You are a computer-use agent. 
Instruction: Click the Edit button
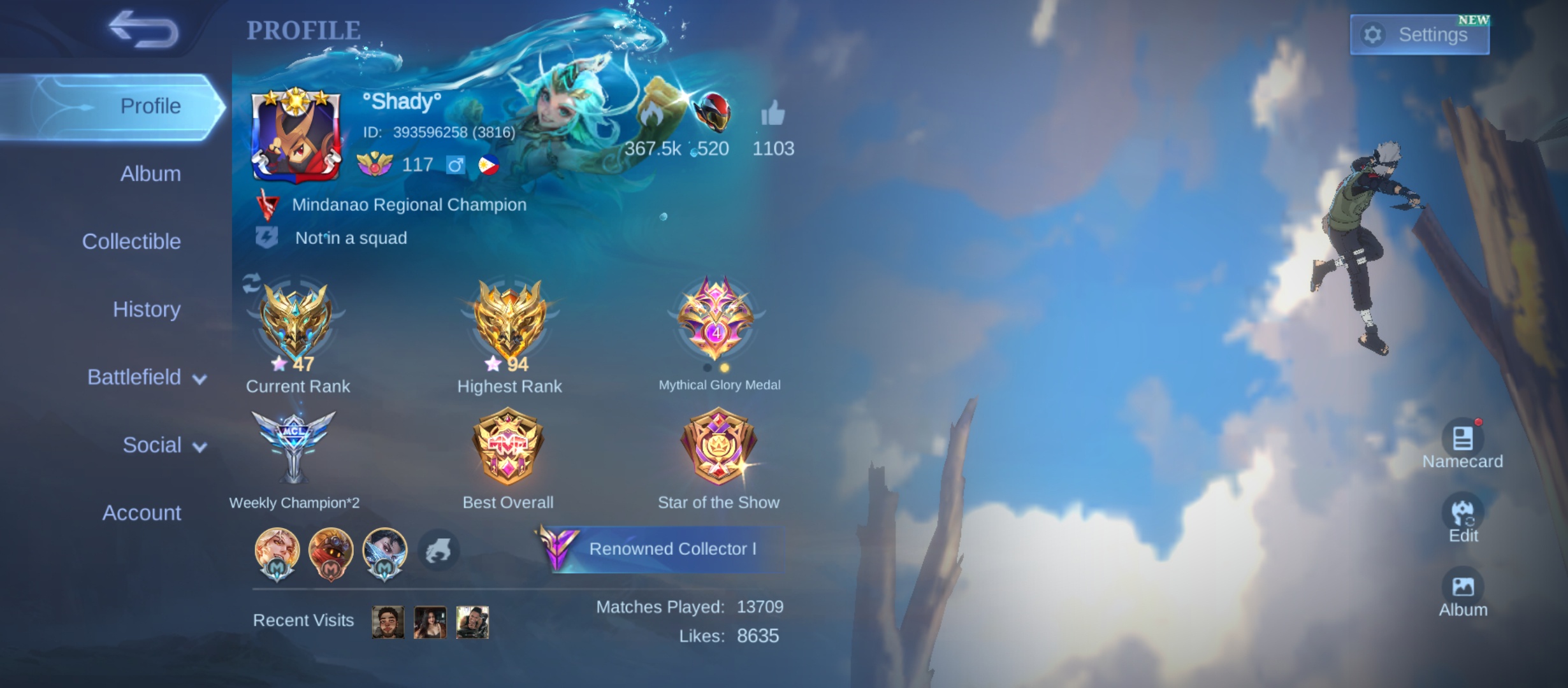point(1462,513)
